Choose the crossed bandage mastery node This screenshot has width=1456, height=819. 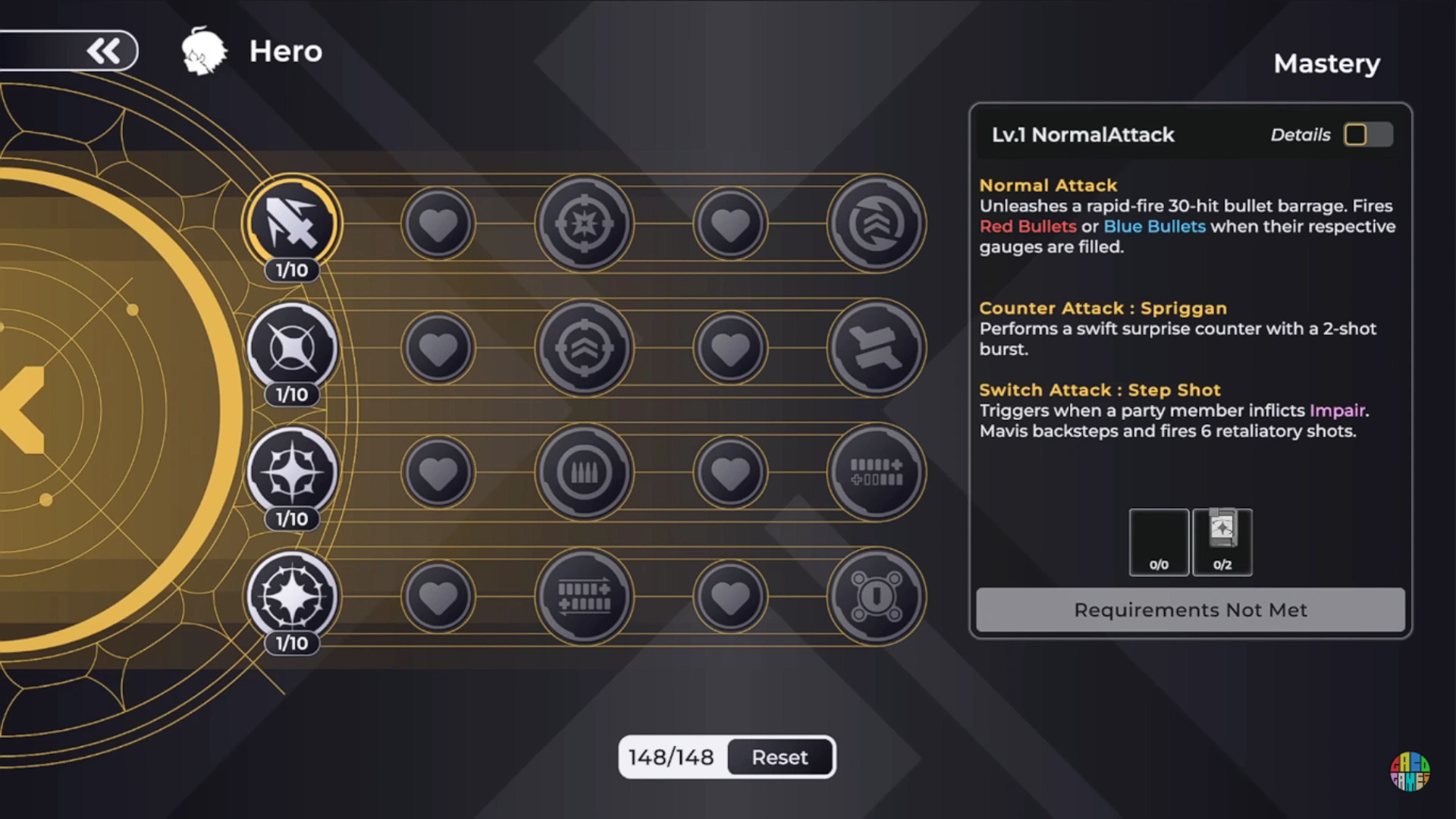tap(876, 348)
